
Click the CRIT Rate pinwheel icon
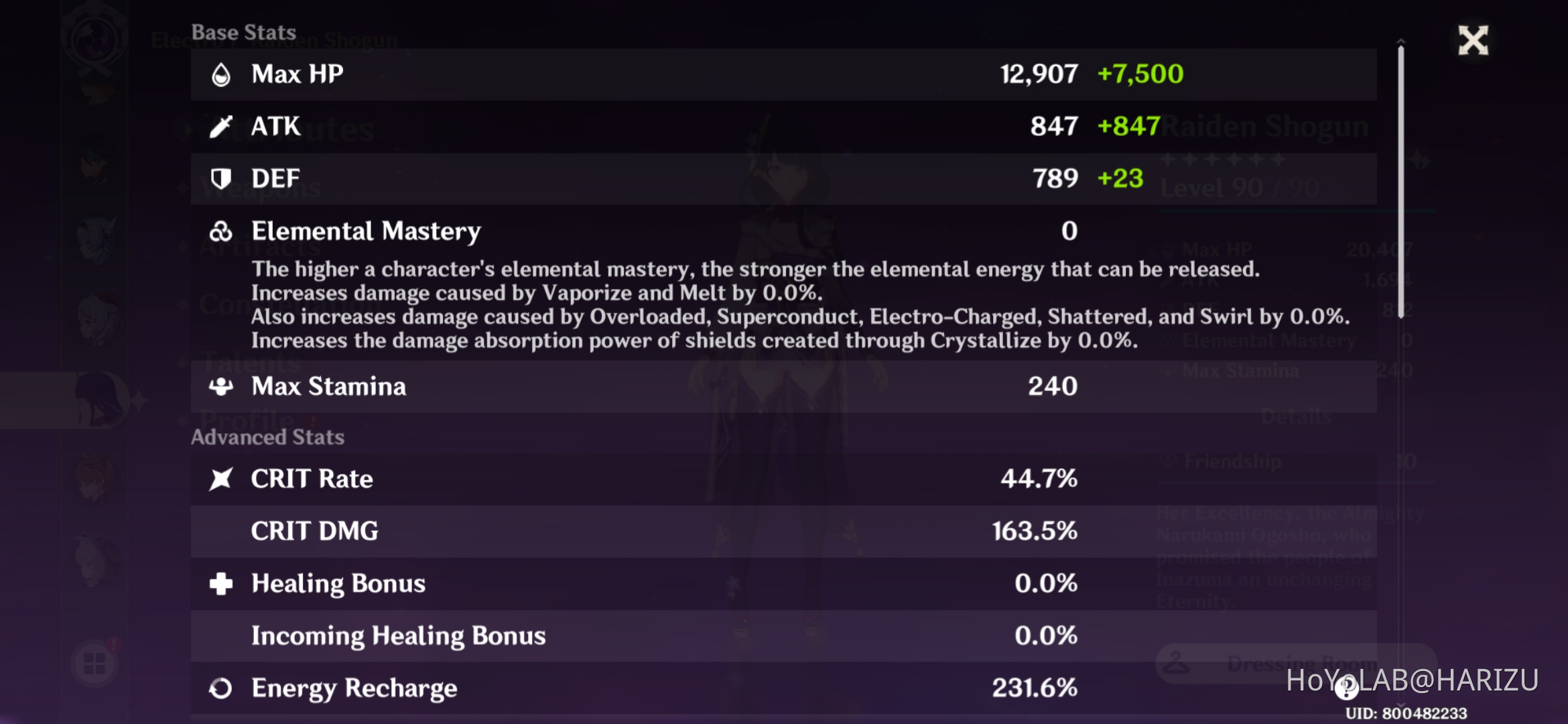point(221,478)
